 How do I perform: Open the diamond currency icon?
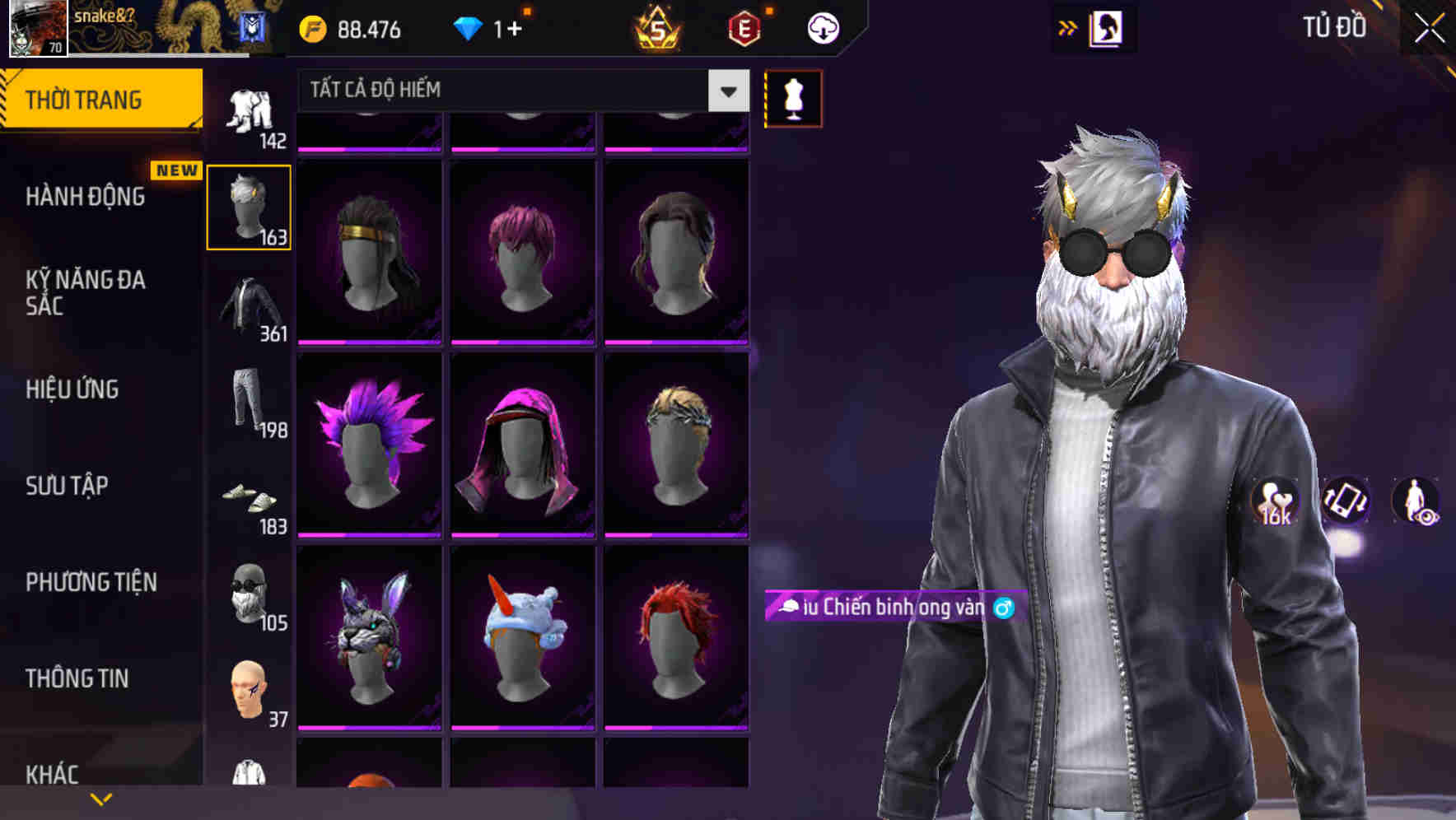[469, 27]
